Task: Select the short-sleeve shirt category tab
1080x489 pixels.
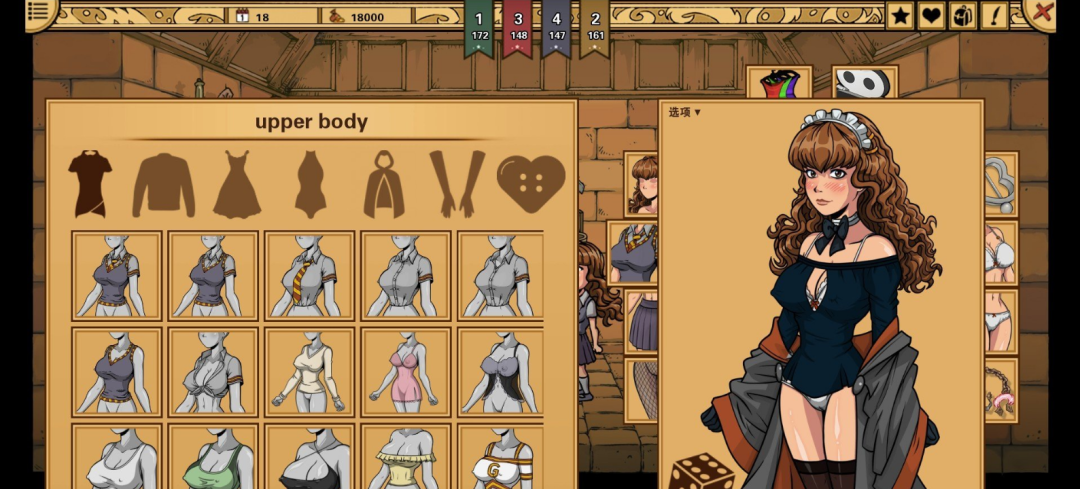Action: pos(90,183)
